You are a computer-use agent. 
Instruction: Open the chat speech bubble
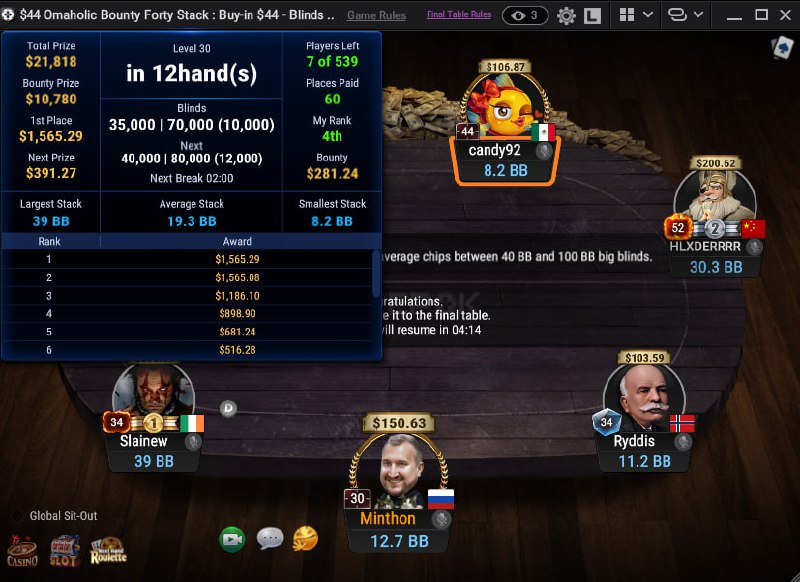click(270, 539)
